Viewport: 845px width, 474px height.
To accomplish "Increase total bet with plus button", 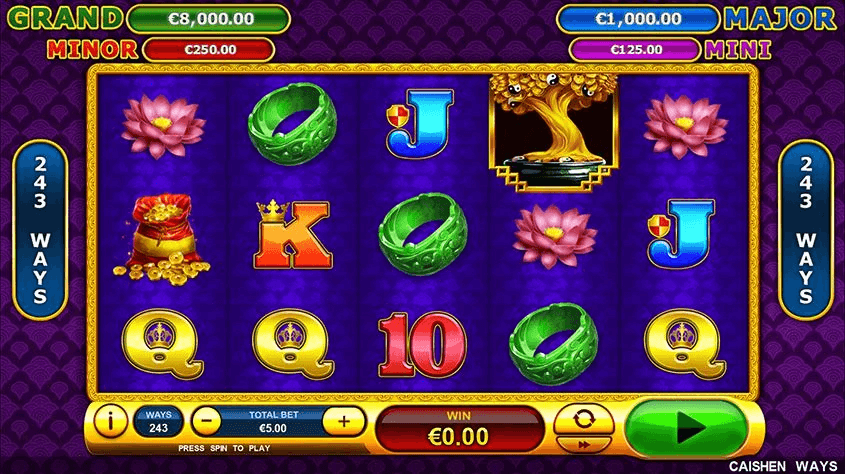I will (344, 421).
